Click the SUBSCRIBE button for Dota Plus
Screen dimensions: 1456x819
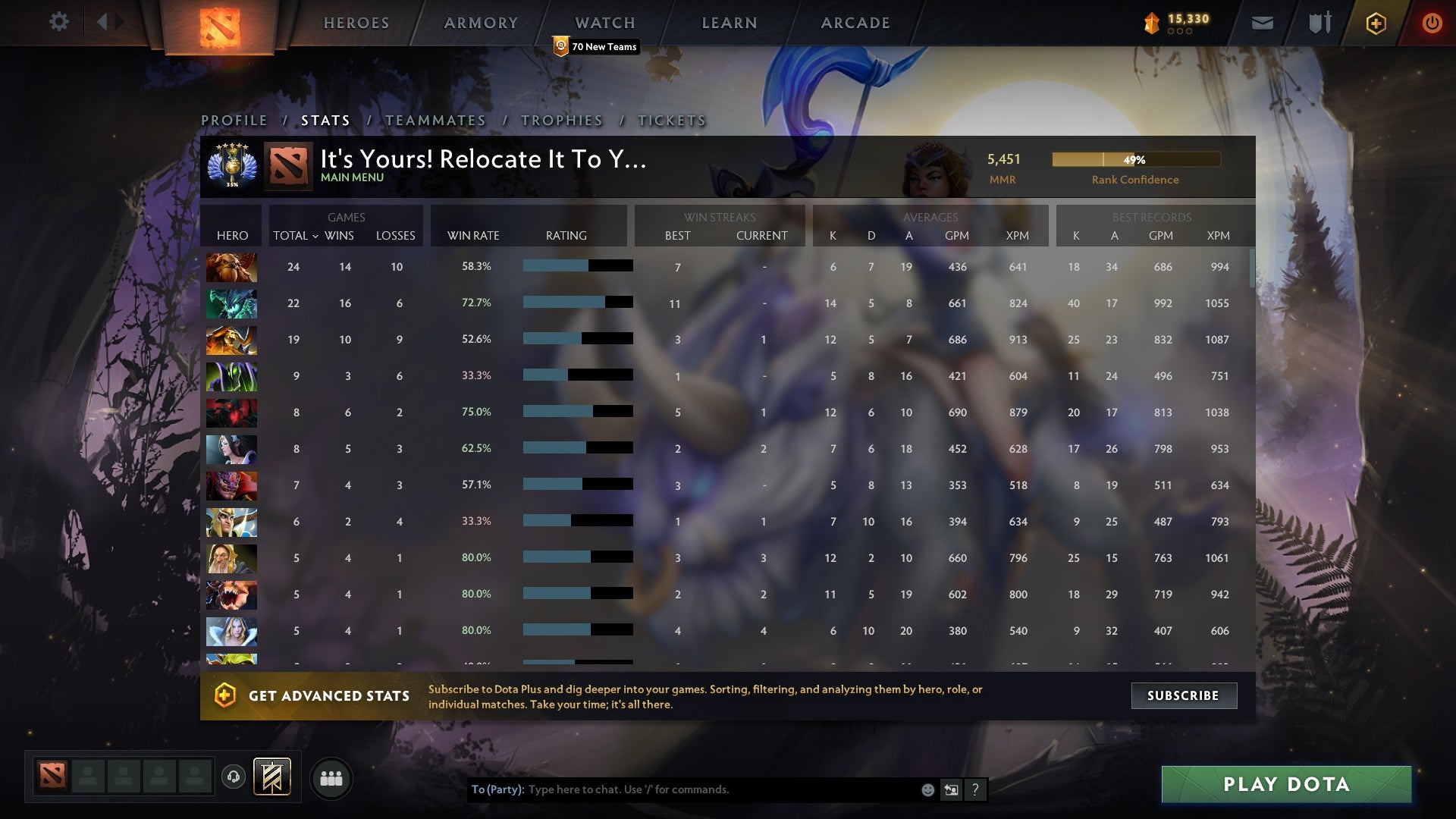(x=1183, y=695)
